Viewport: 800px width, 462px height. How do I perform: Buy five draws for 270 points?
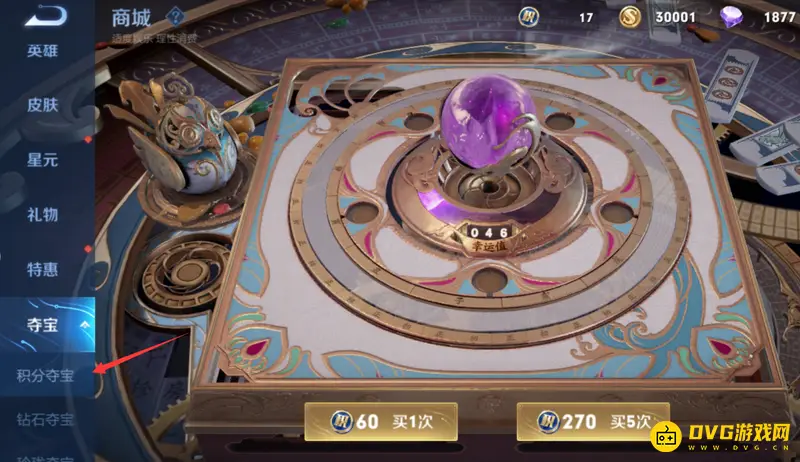pos(591,421)
